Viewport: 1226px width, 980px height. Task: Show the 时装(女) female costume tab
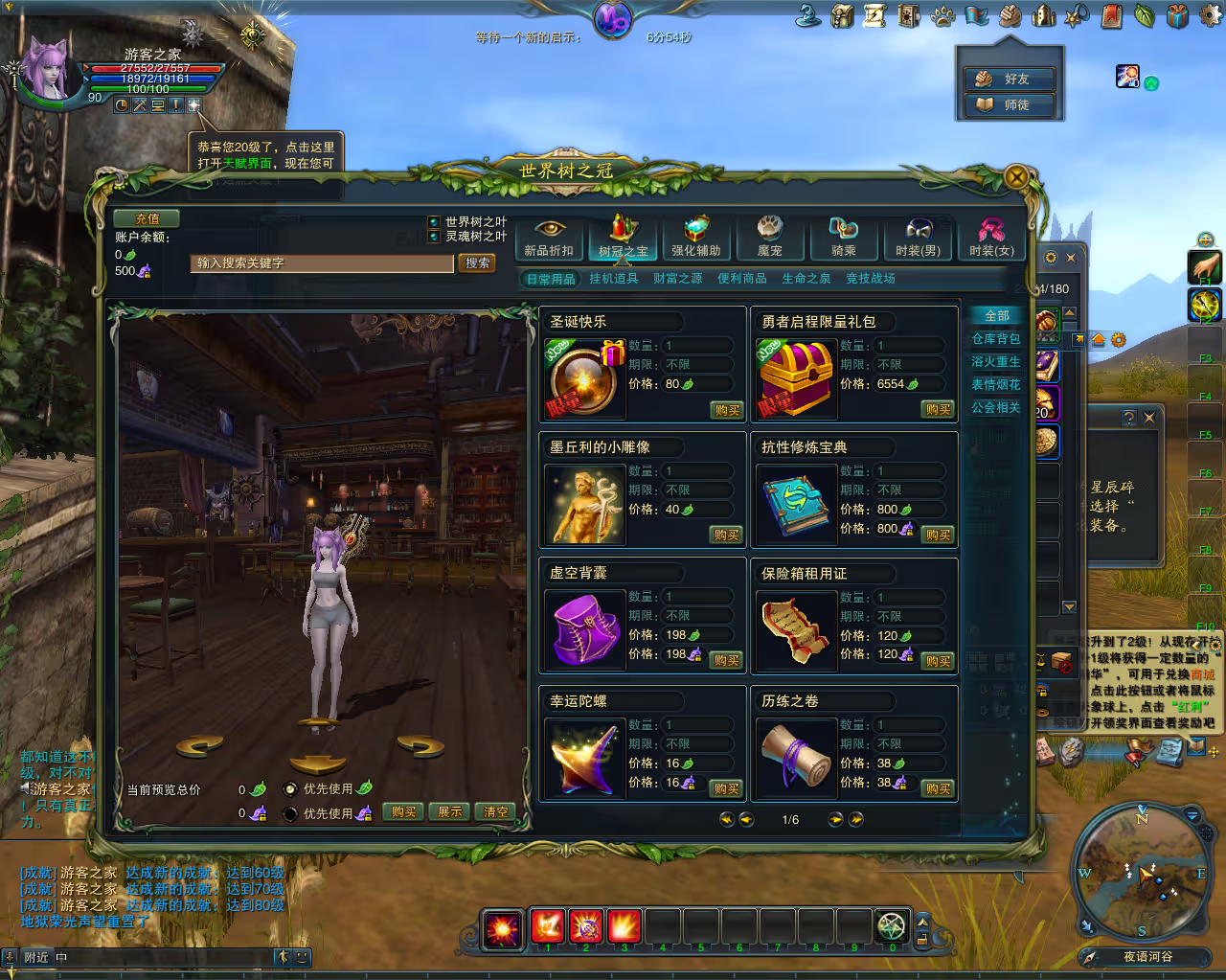[991, 239]
